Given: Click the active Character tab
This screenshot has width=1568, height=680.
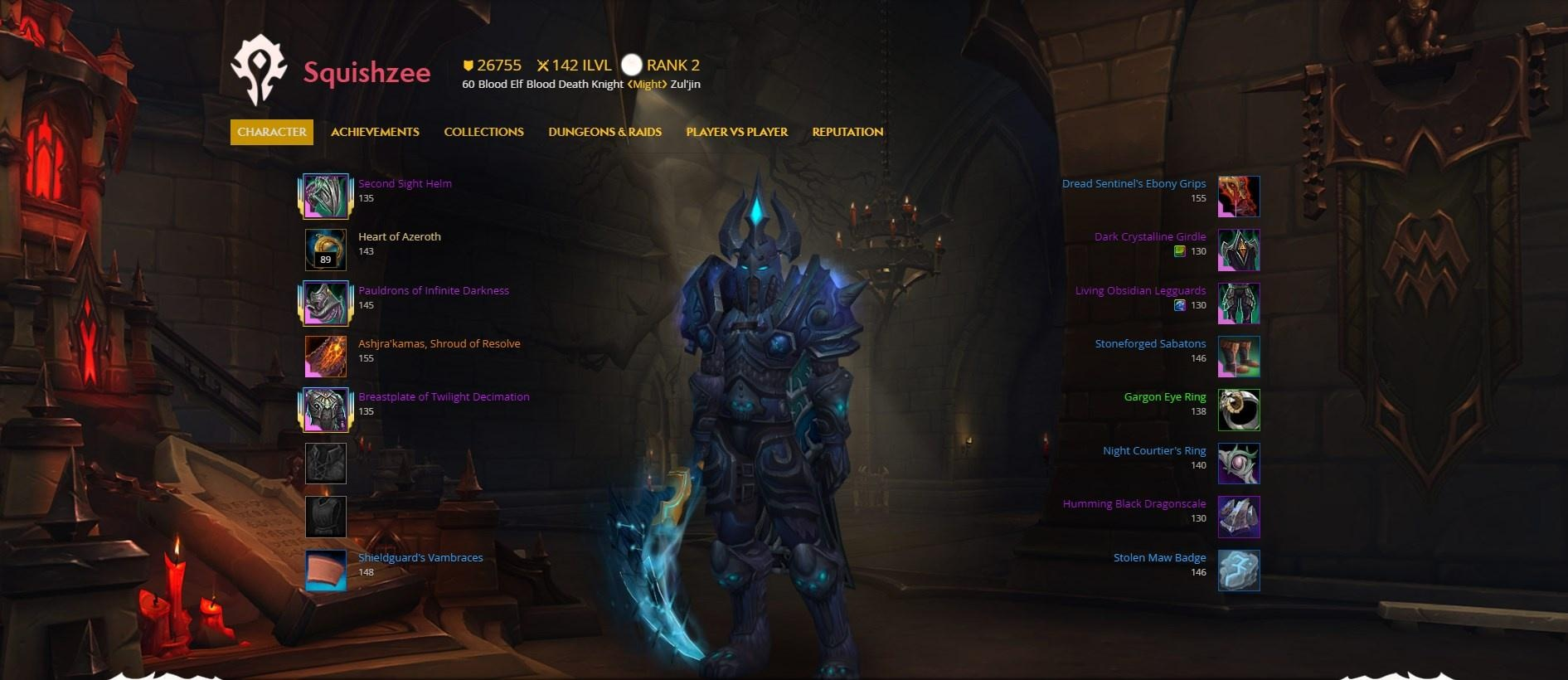Looking at the screenshot, I should point(272,132).
